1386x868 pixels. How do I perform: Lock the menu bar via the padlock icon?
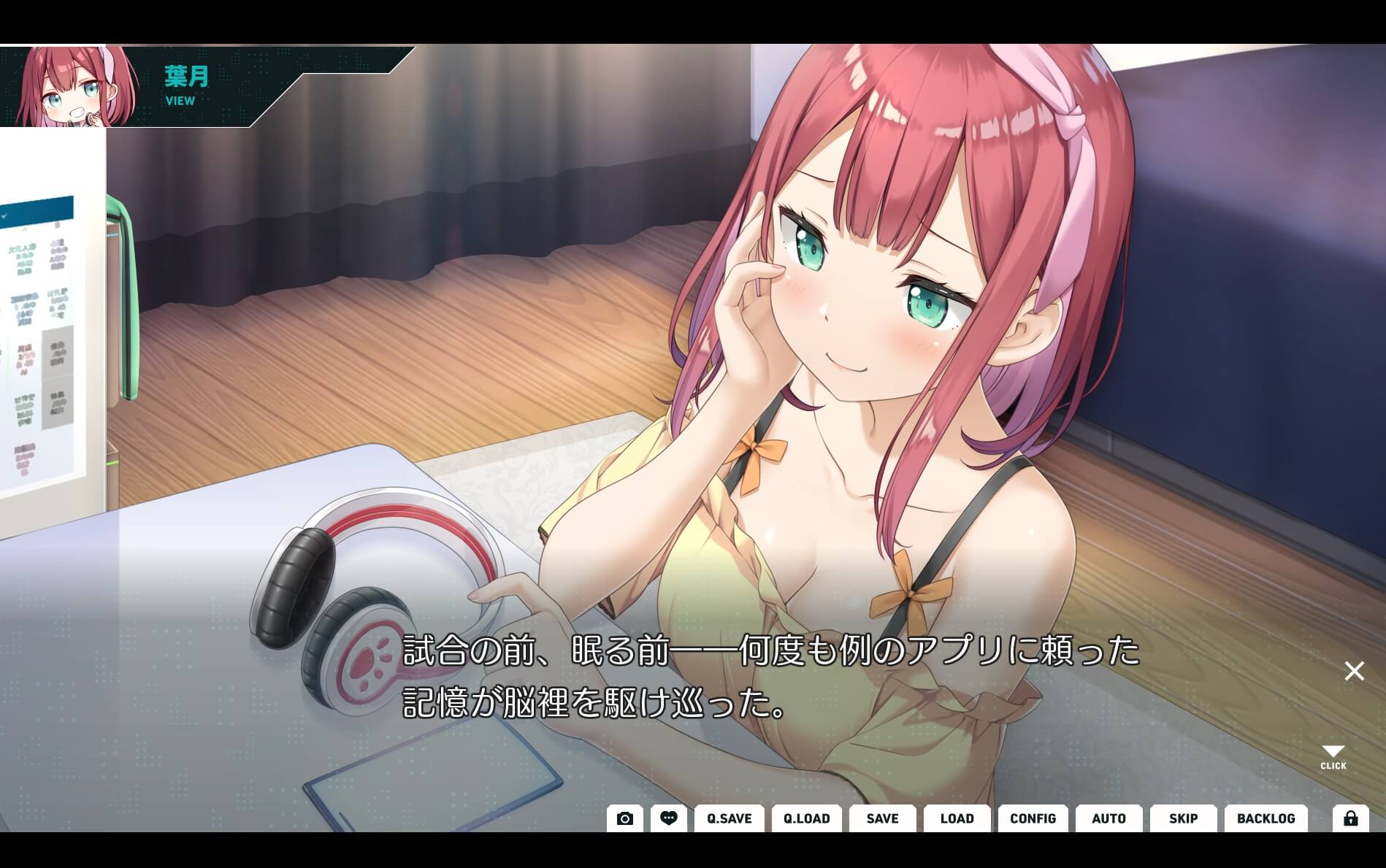tap(1350, 818)
